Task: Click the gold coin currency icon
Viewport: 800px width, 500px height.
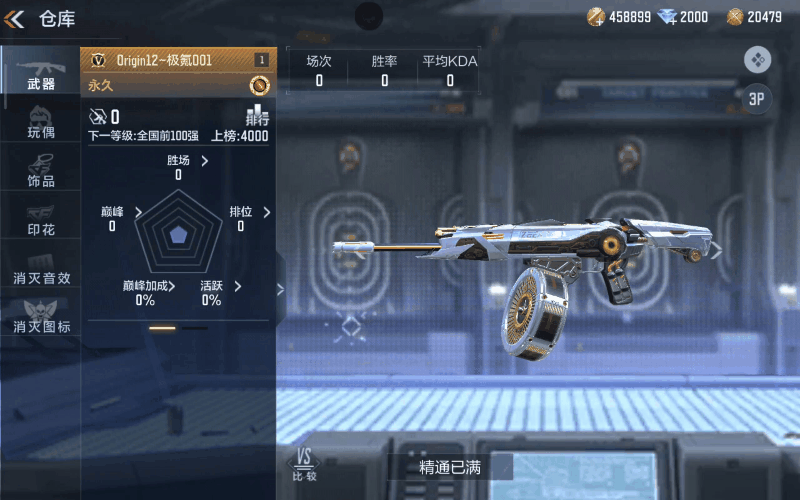Action: click(x=596, y=17)
